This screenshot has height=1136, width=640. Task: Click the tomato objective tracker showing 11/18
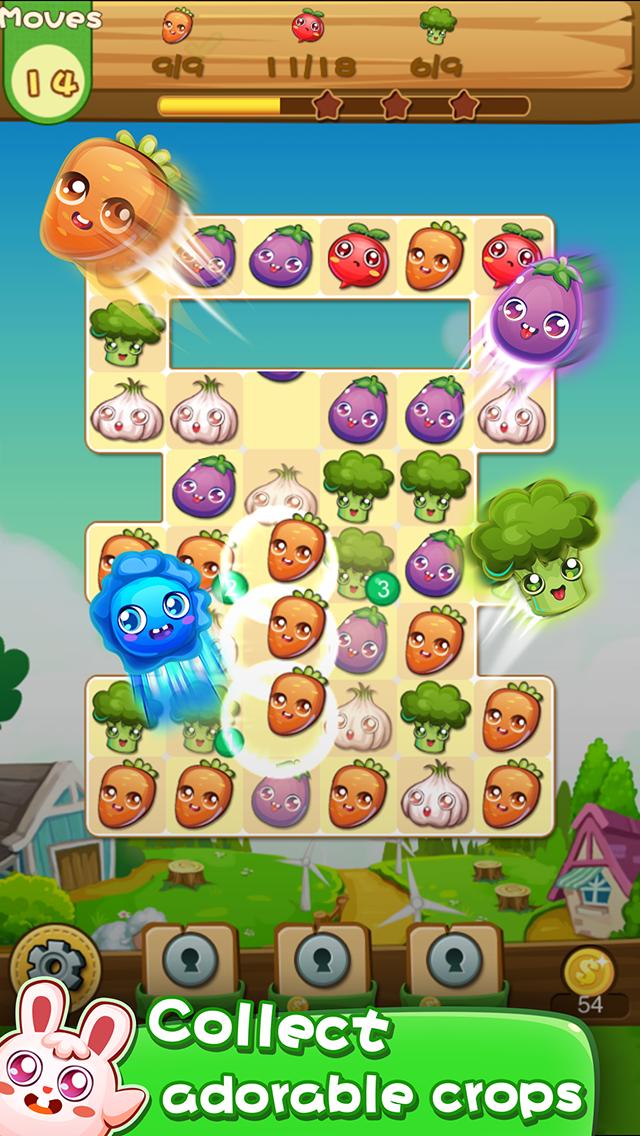pyautogui.click(x=307, y=42)
